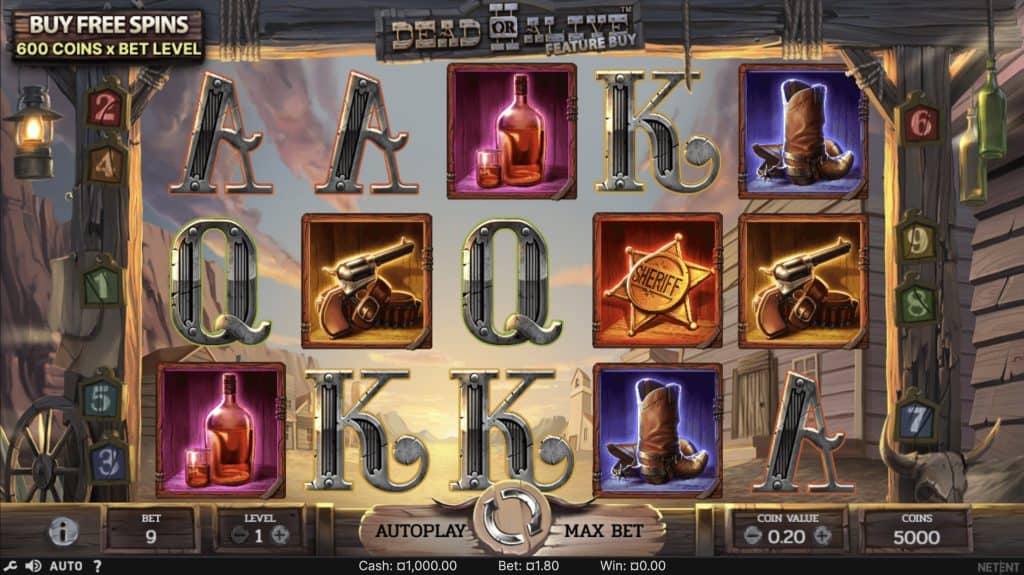This screenshot has width=1024, height=575.
Task: Set the Max Bet
Action: (603, 531)
